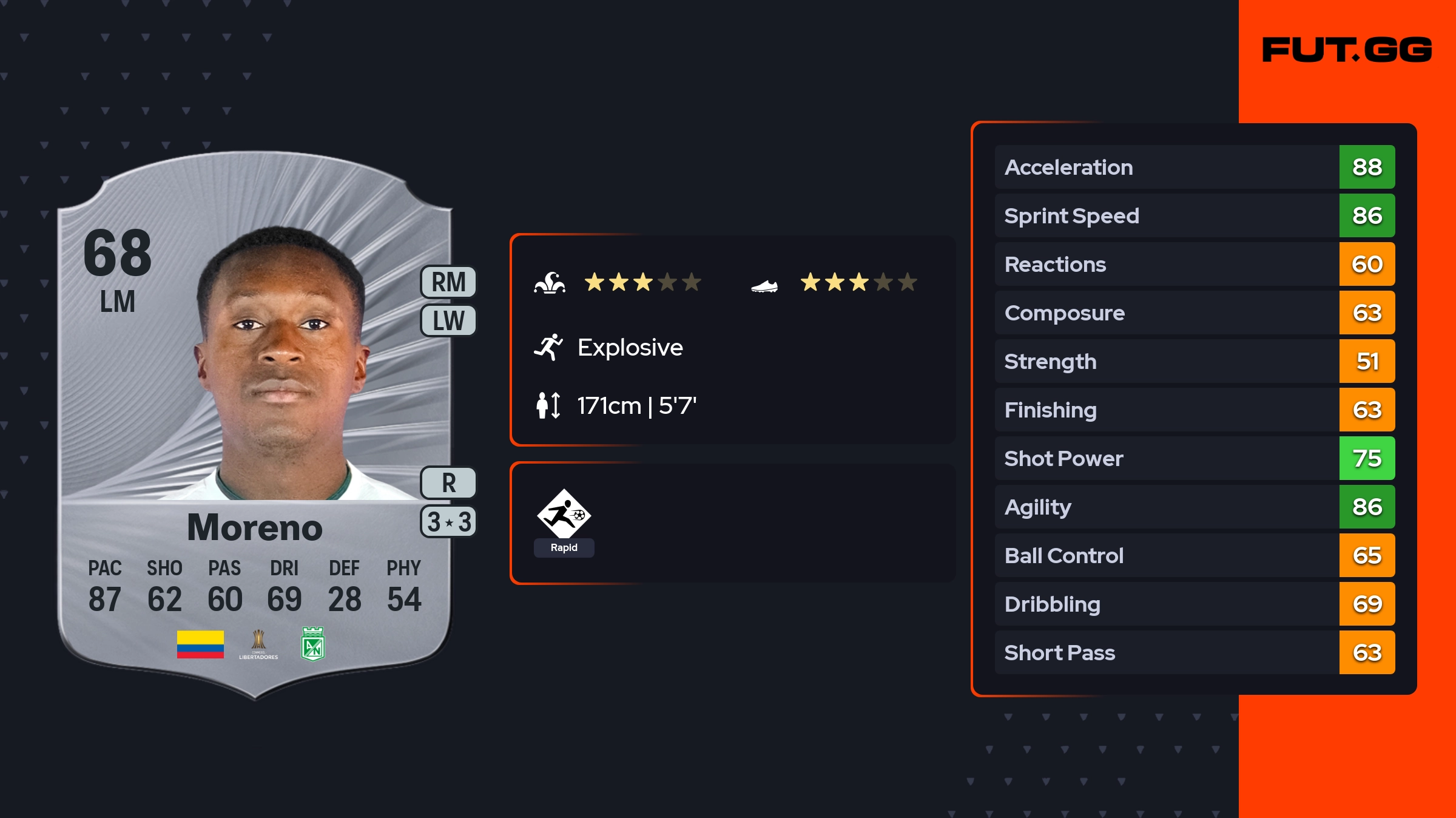Select the Explosive acceleration type entry

[x=630, y=348]
